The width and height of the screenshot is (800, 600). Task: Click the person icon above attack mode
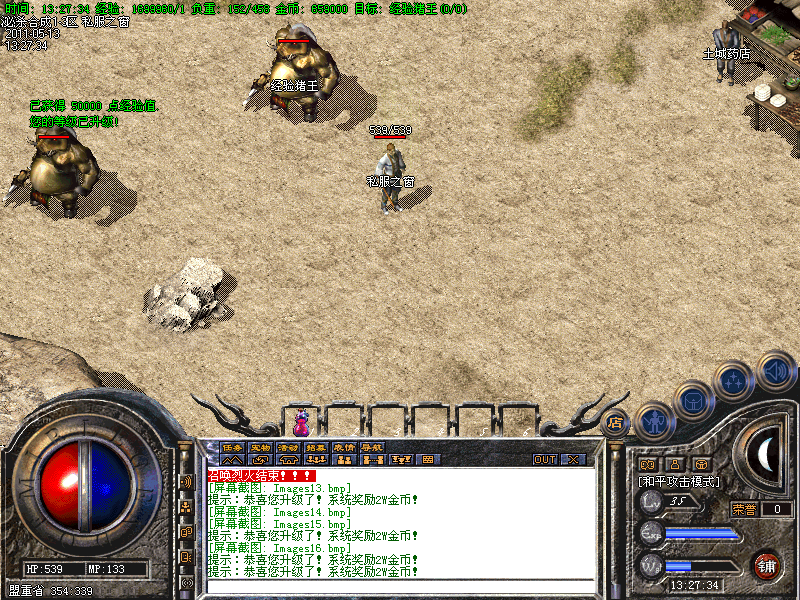pyautogui.click(x=675, y=464)
